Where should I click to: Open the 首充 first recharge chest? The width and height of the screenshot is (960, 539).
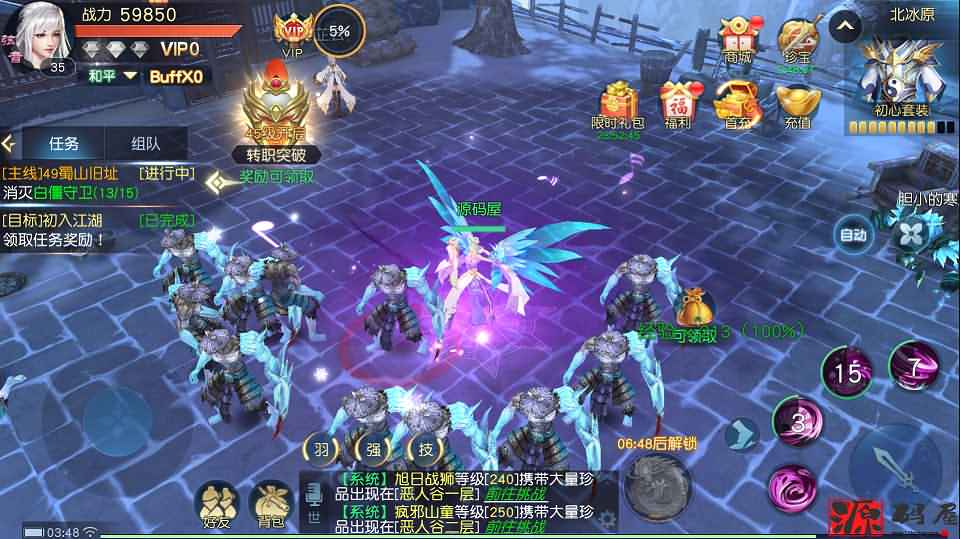coord(738,105)
